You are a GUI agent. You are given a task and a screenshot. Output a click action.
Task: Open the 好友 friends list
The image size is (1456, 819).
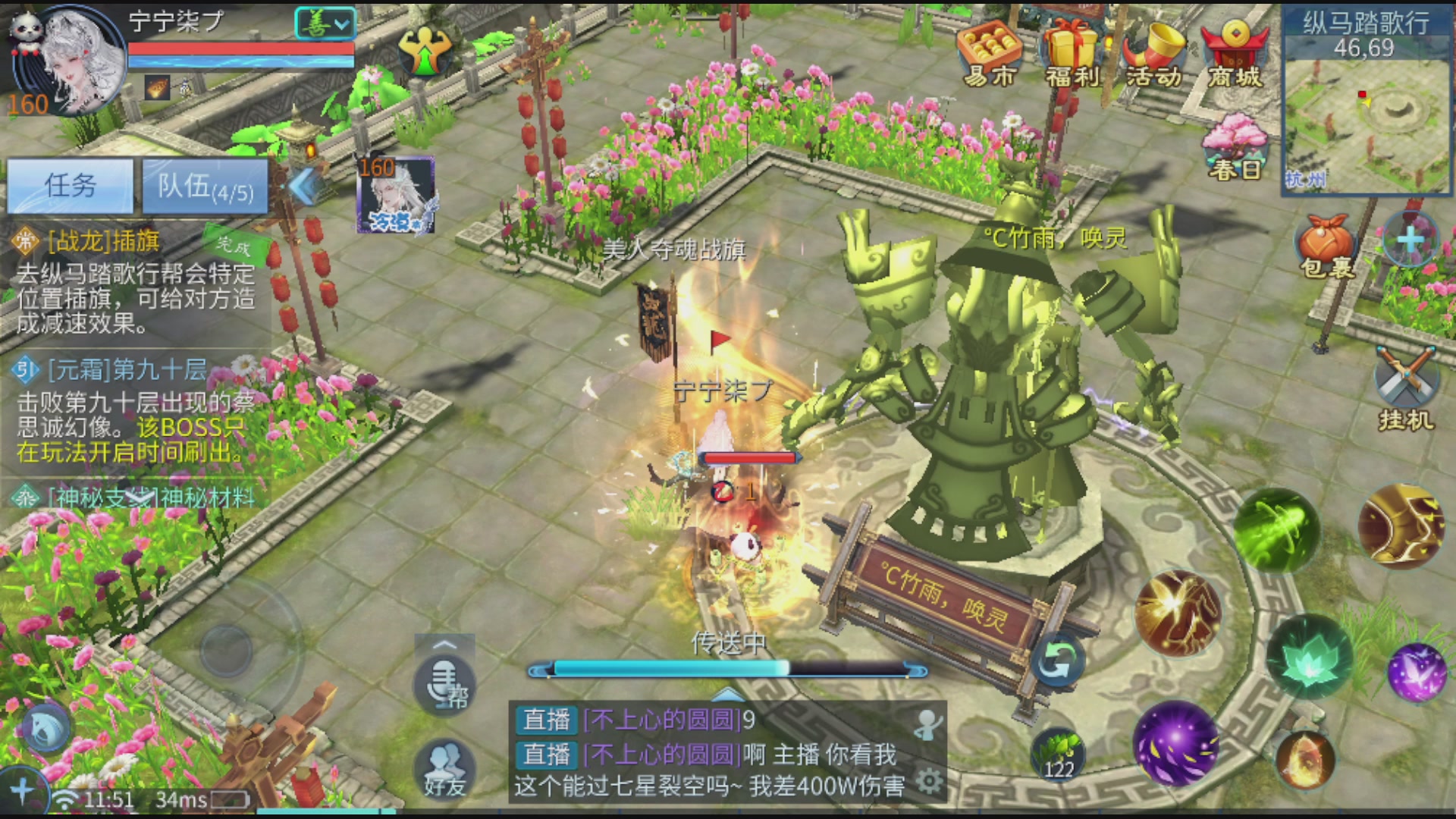(445, 767)
